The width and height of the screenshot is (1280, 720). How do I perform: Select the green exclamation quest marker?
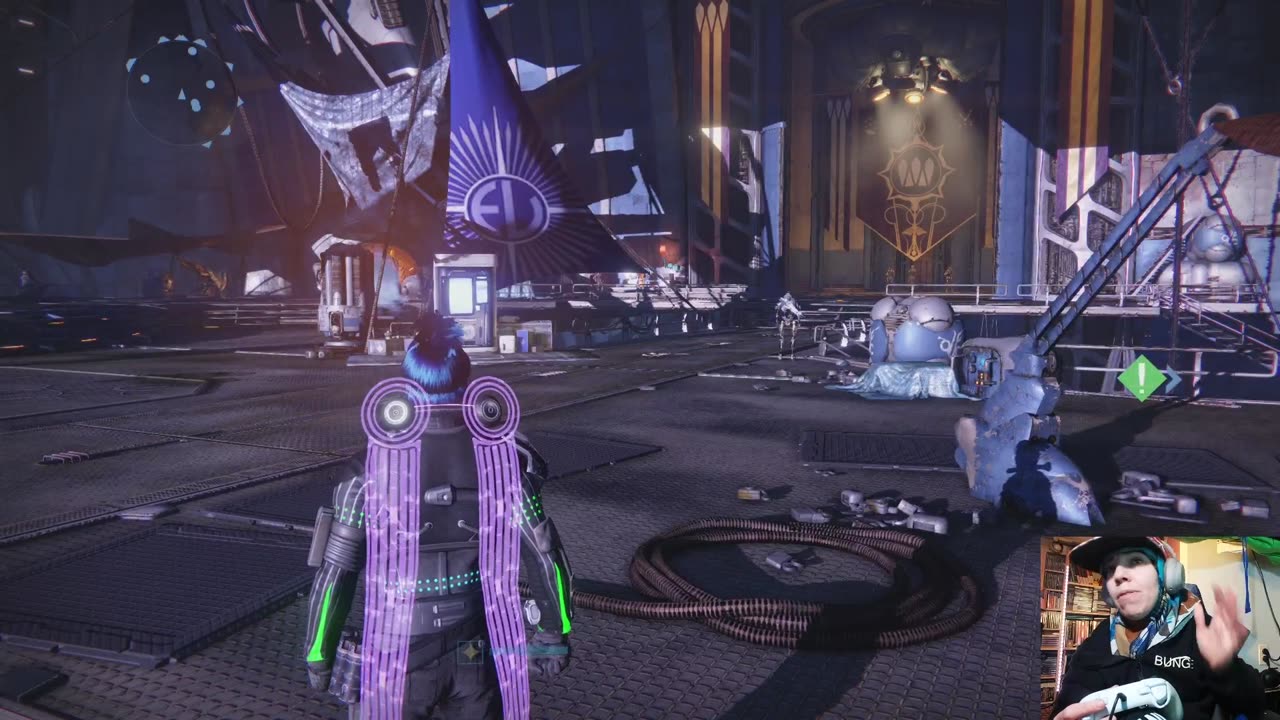[1141, 378]
